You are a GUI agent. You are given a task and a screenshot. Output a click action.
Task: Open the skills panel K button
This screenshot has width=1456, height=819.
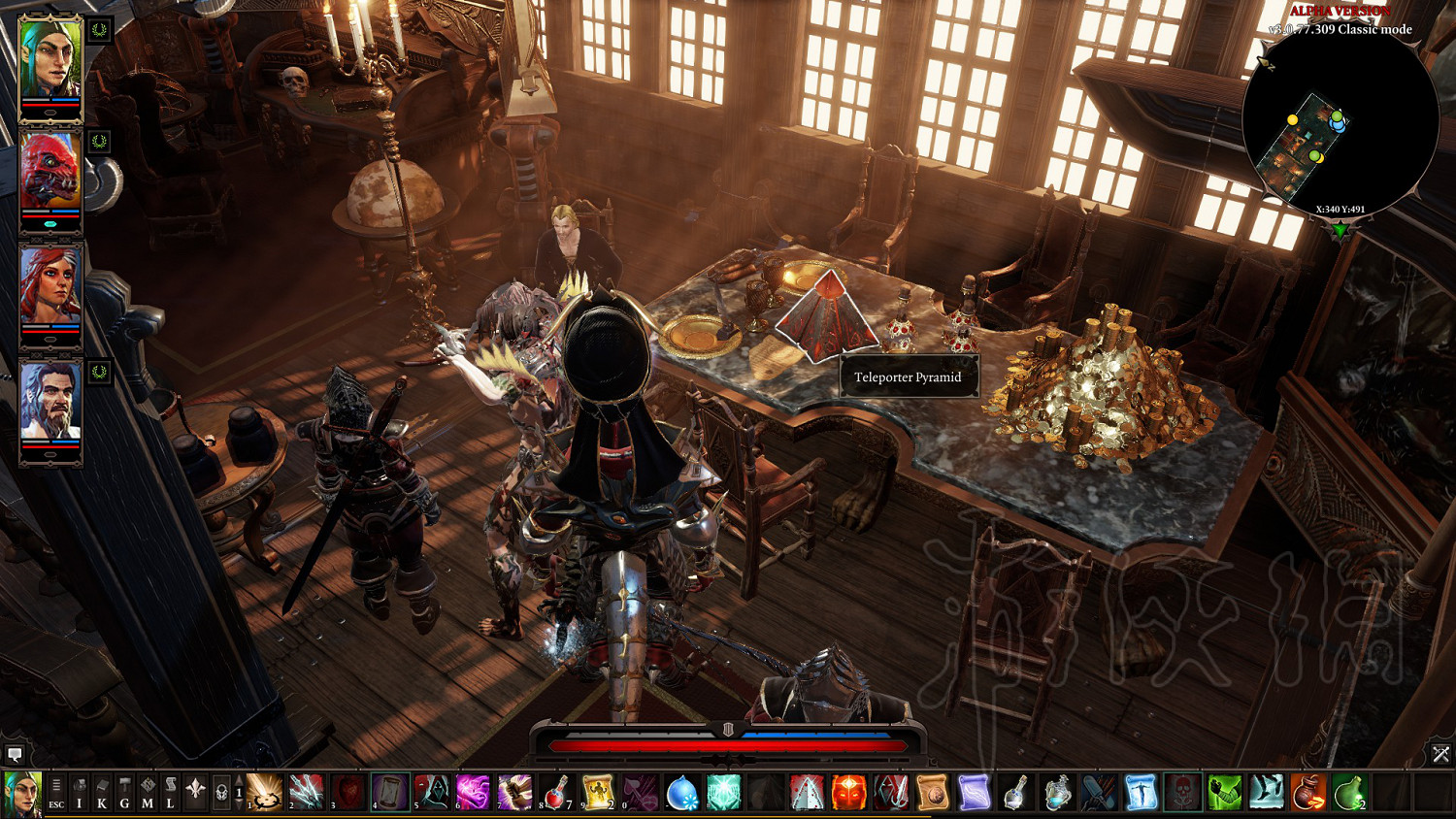coord(102,793)
